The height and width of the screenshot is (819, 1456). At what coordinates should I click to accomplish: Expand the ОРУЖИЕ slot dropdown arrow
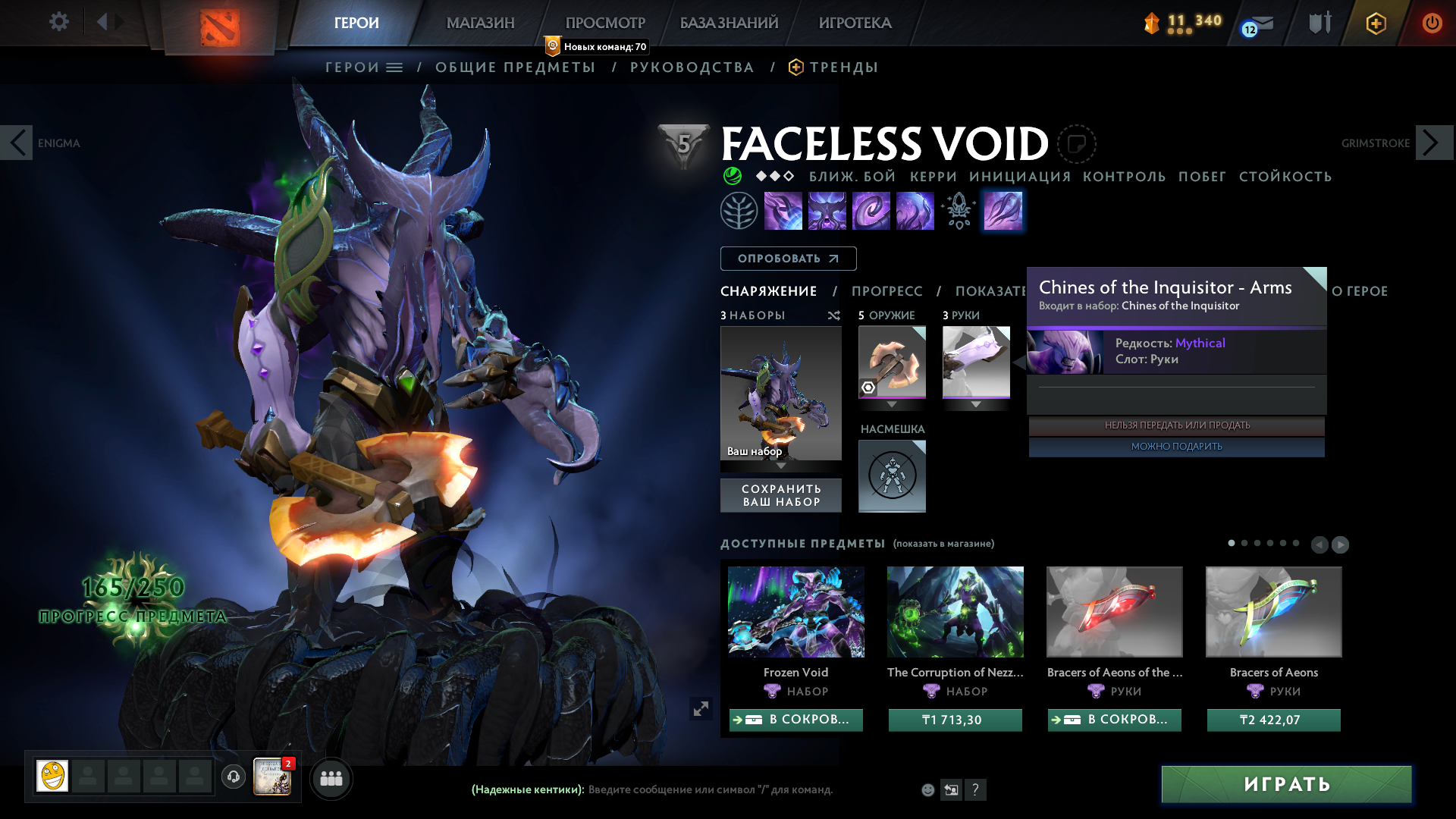click(x=891, y=404)
